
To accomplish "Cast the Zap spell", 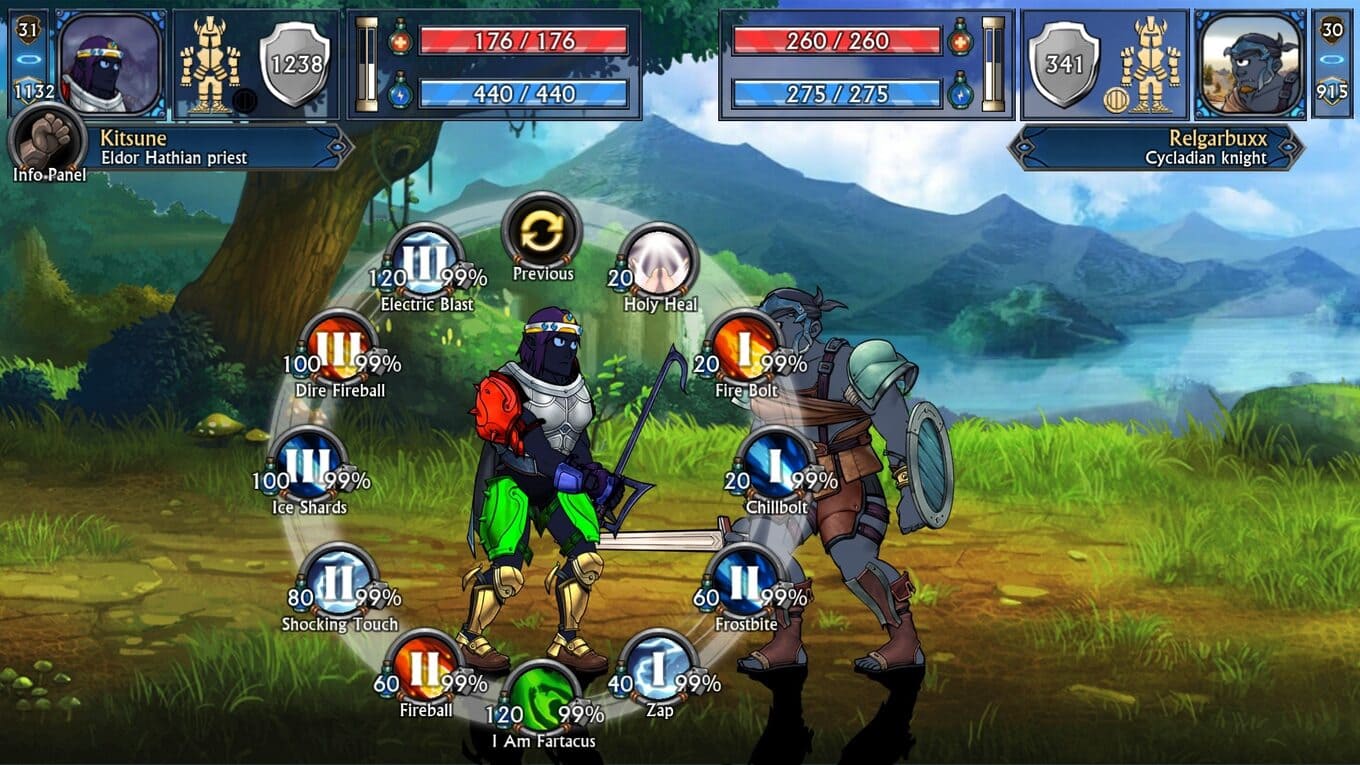I will 658,667.
